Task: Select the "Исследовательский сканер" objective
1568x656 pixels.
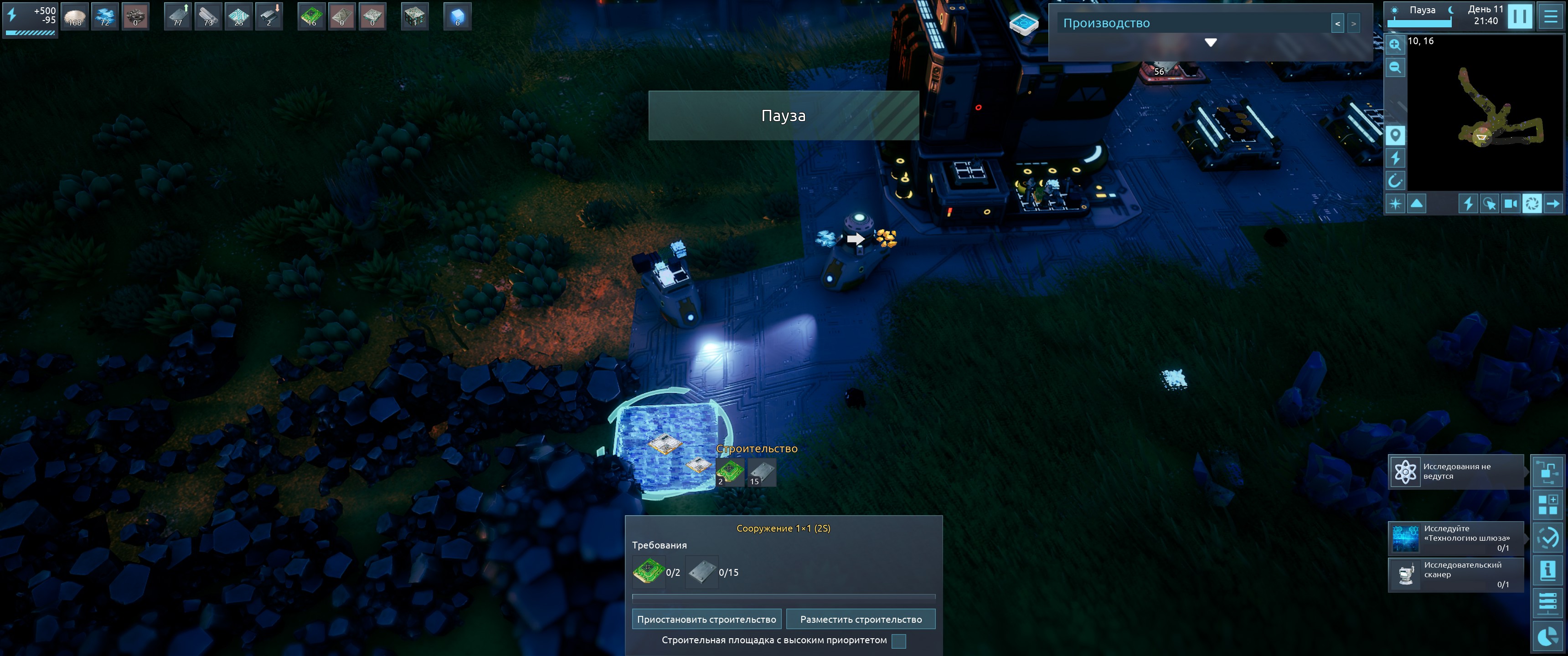Action: click(x=1455, y=574)
